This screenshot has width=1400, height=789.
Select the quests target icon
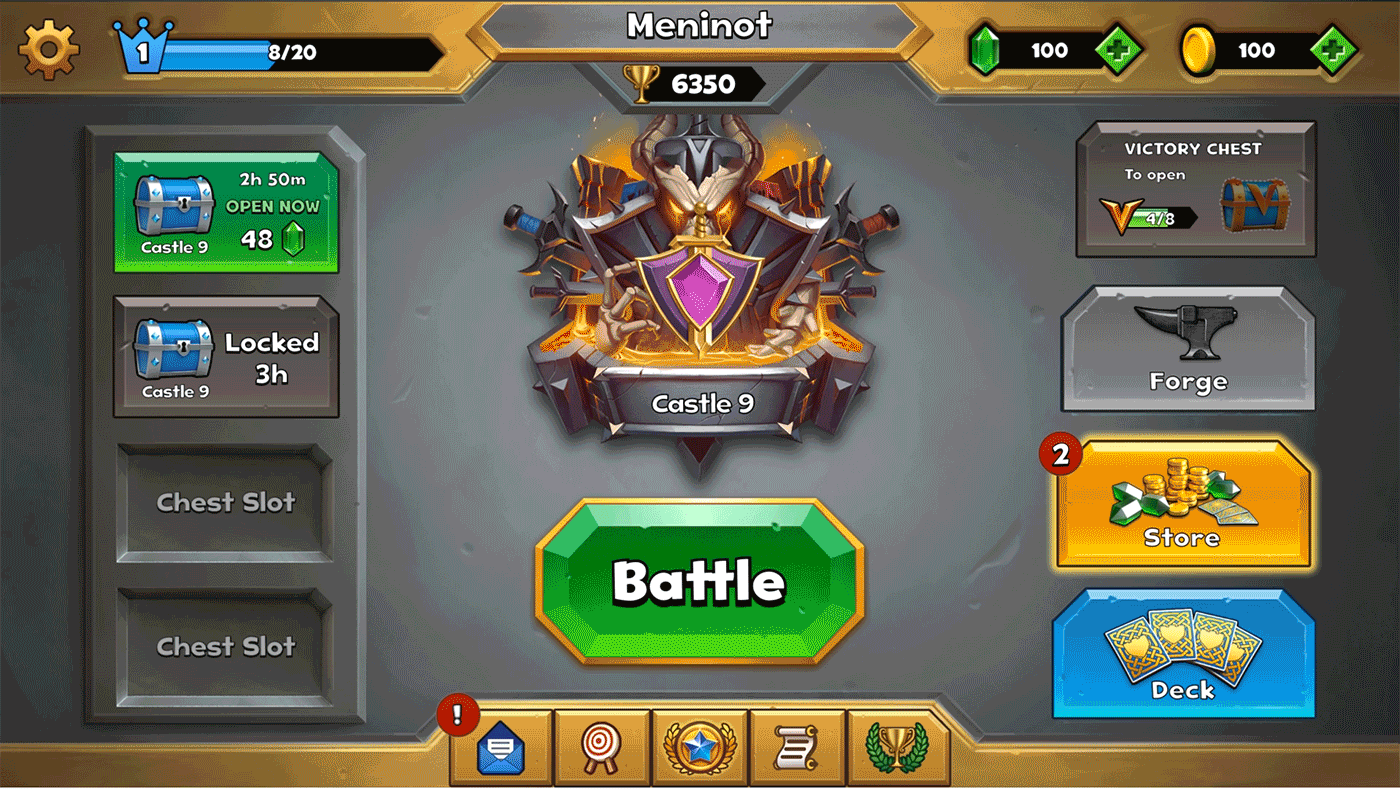pyautogui.click(x=599, y=745)
